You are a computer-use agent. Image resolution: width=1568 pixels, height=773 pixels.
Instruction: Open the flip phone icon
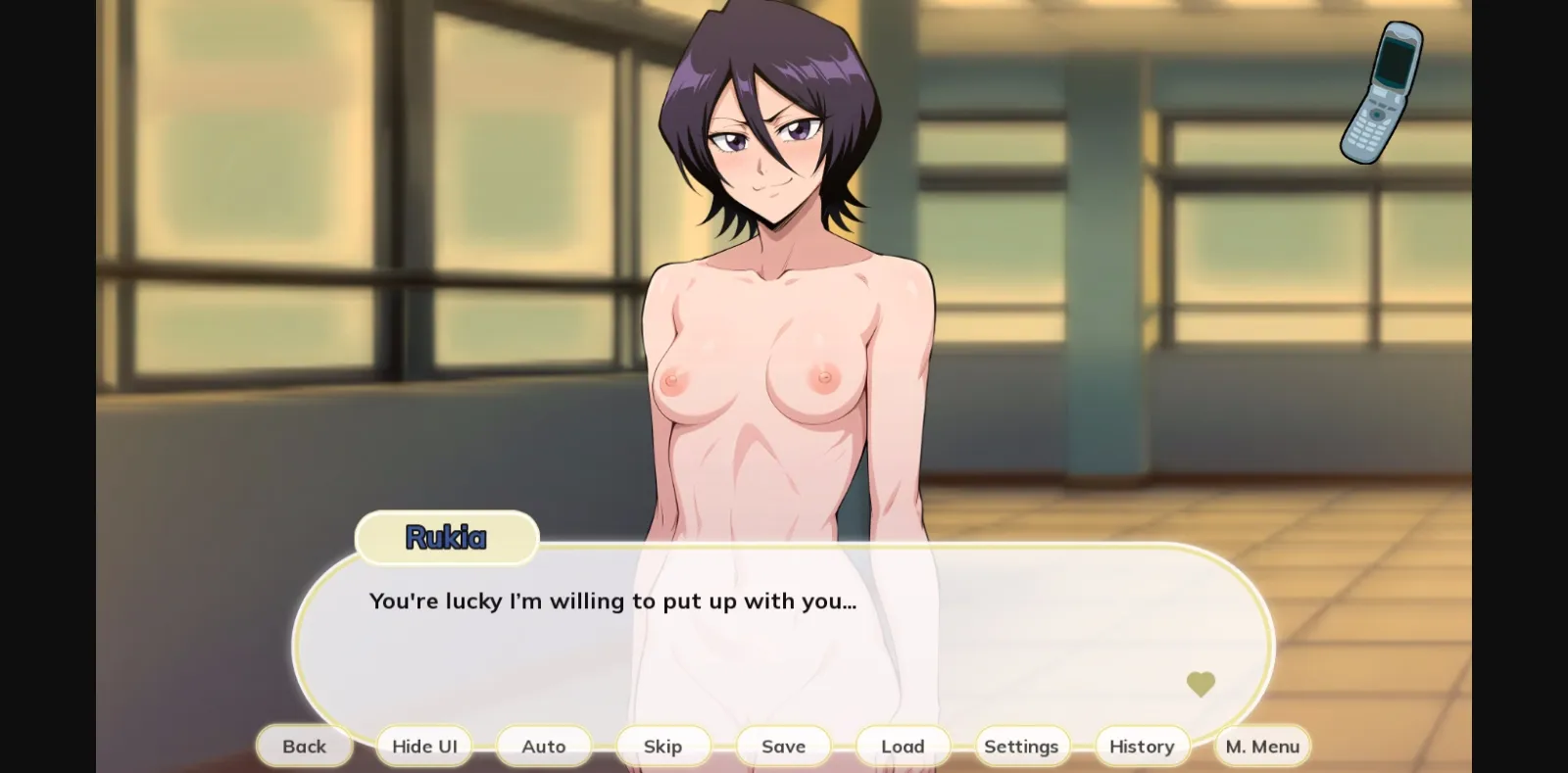[1382, 93]
